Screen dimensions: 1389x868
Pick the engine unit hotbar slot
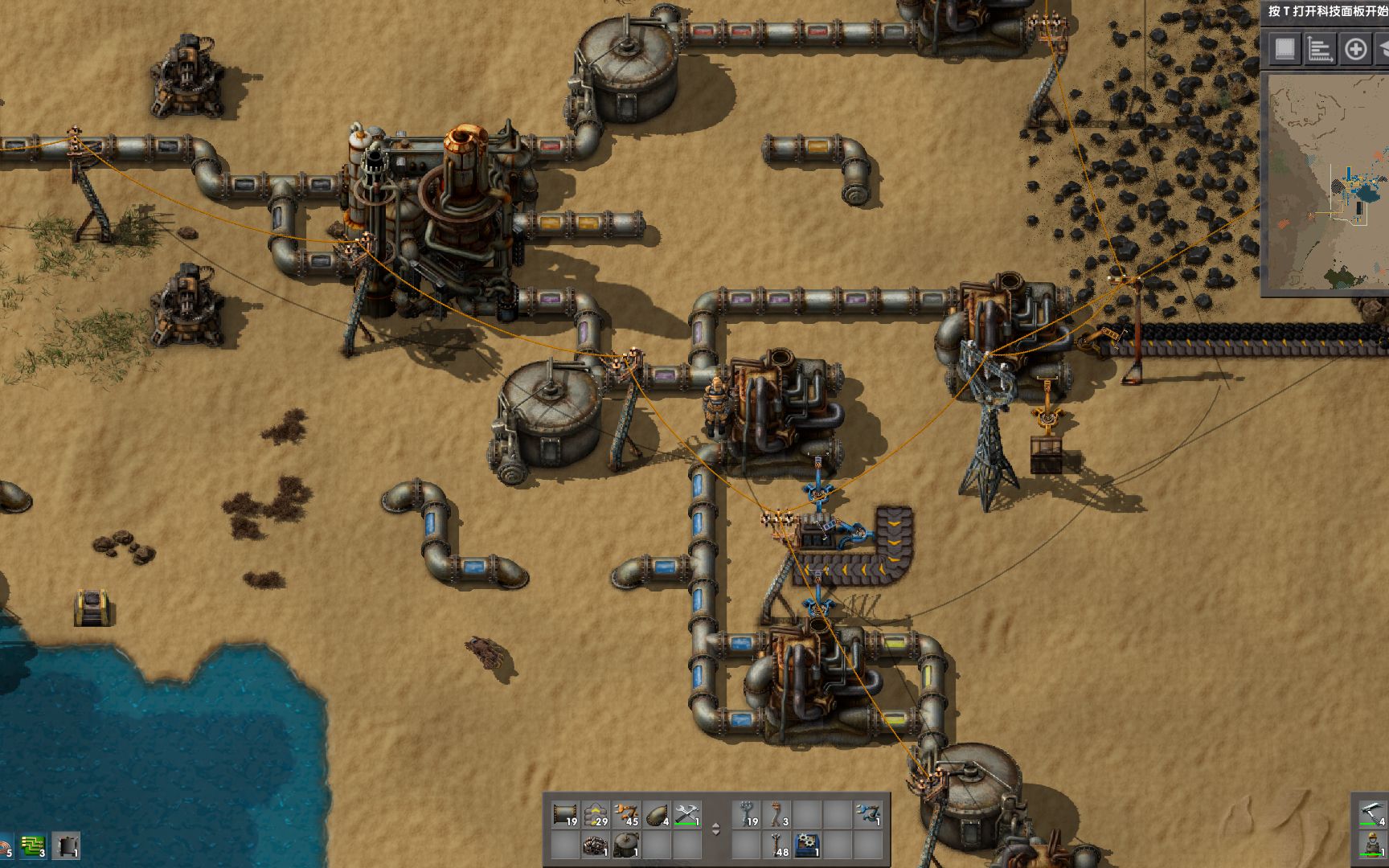point(596,845)
